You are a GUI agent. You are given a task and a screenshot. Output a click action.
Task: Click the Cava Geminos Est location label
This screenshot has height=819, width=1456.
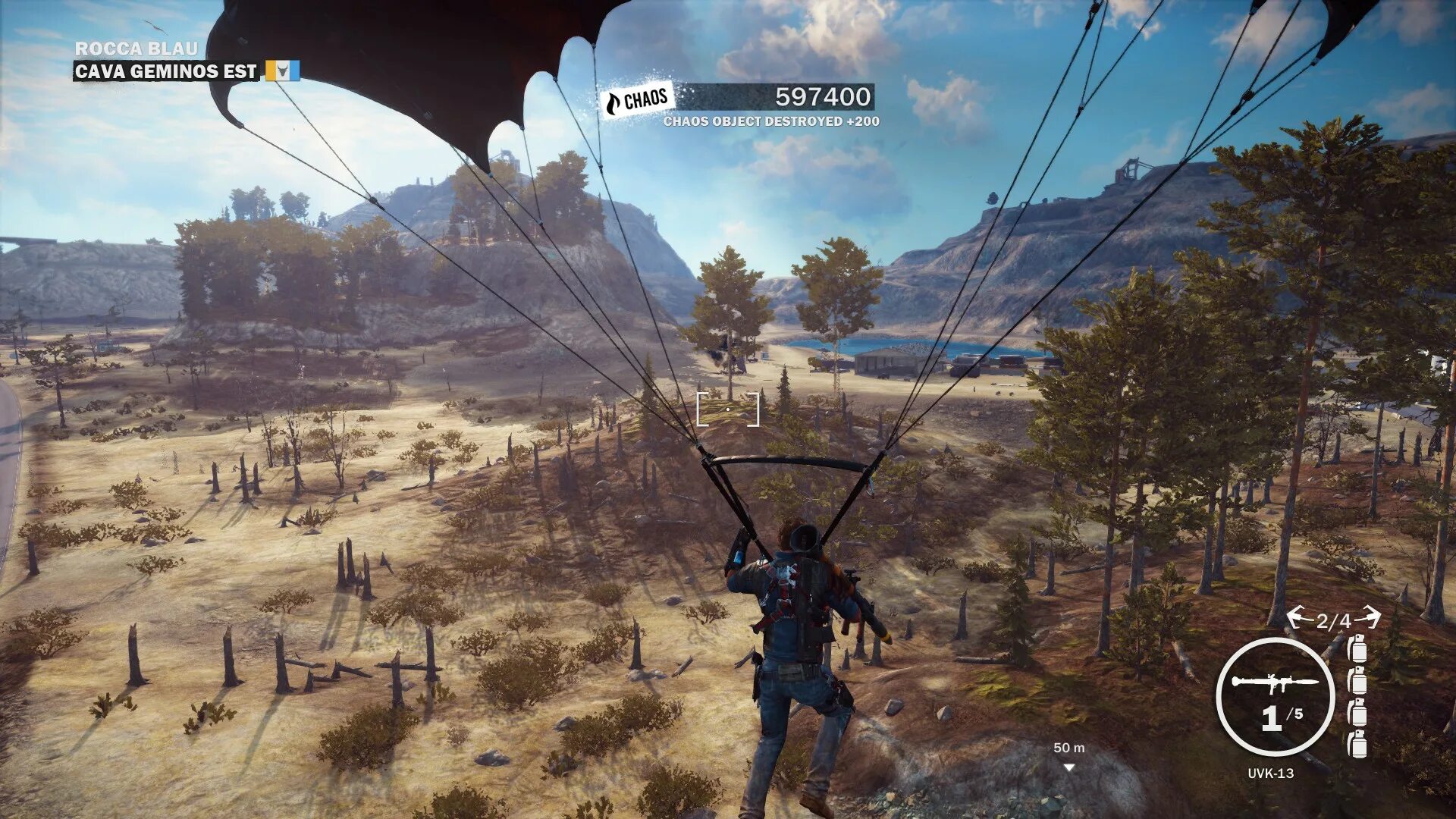[x=166, y=71]
